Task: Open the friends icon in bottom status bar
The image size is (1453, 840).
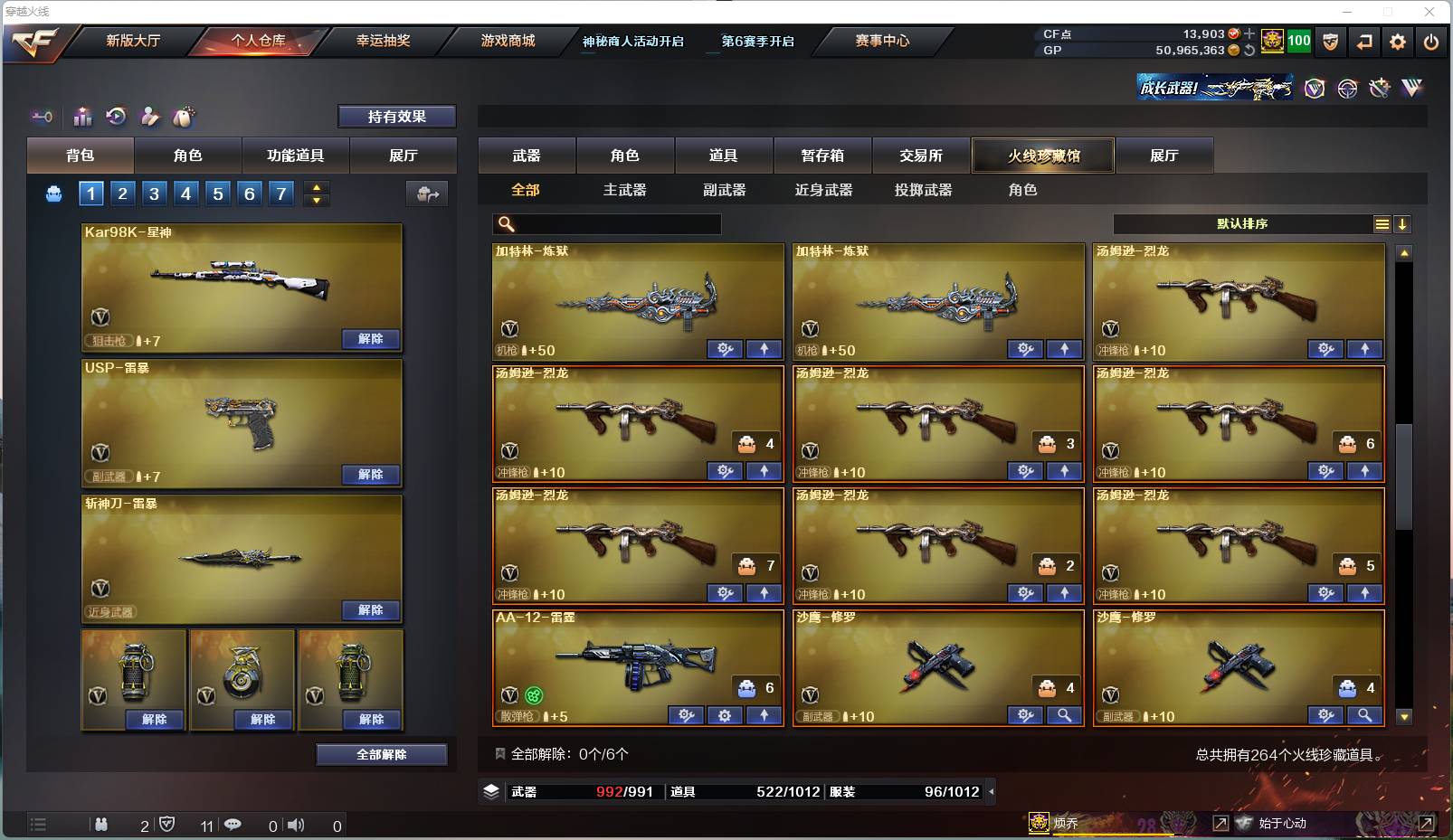Action: 102,826
